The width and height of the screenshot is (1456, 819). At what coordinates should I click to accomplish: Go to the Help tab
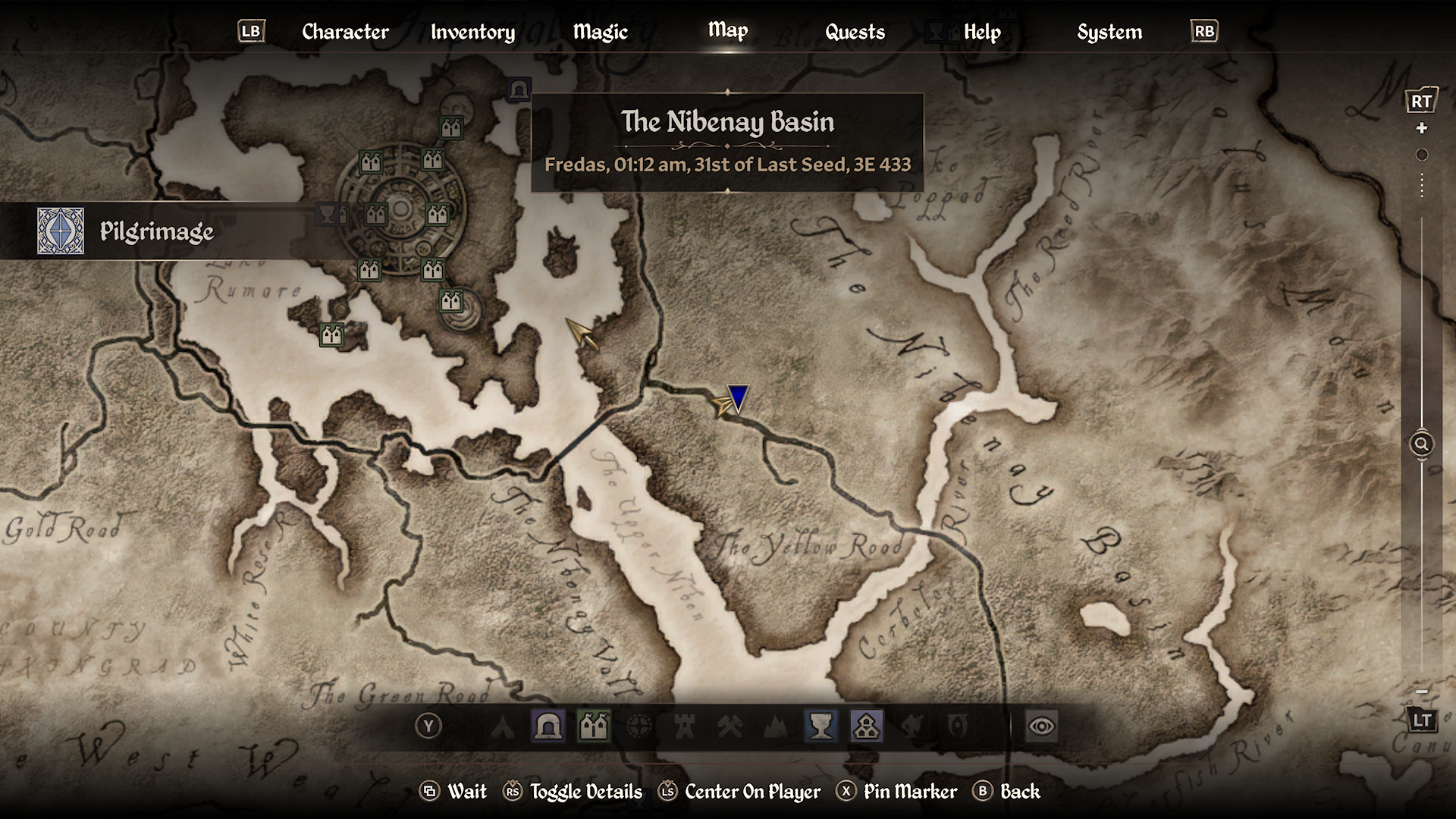[982, 32]
